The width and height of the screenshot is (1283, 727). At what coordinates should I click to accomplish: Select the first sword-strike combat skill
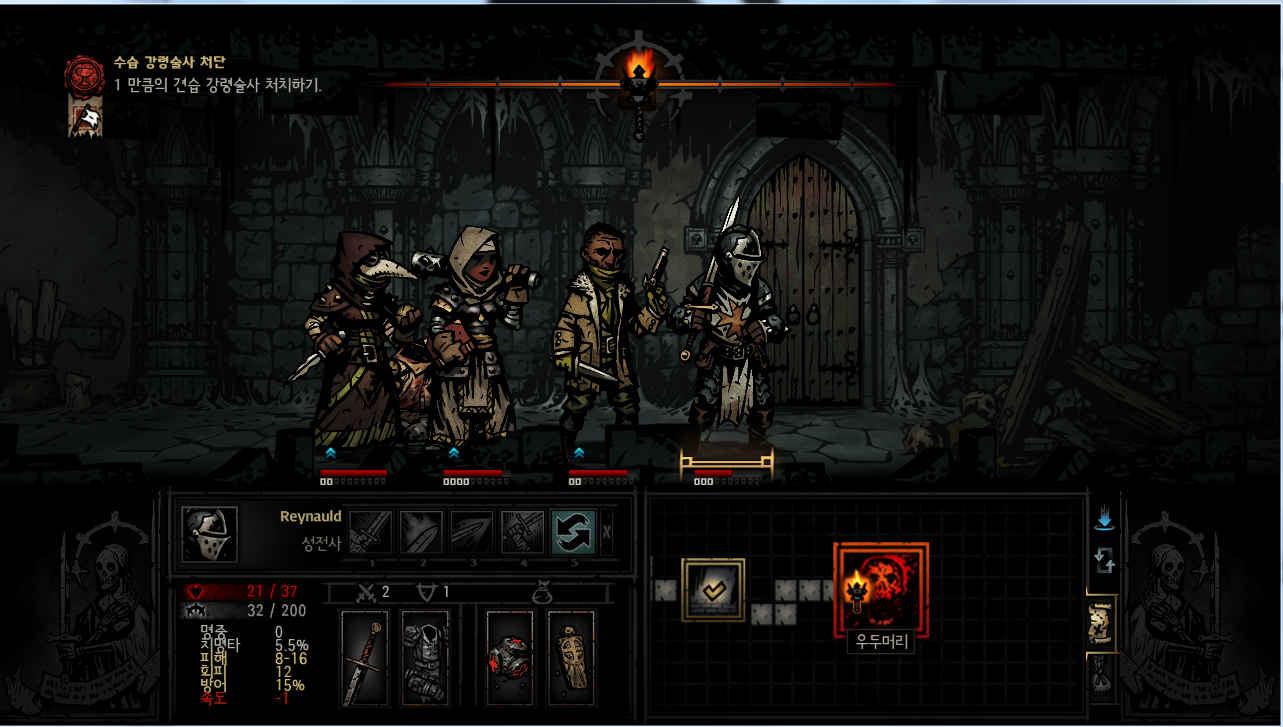click(x=371, y=532)
